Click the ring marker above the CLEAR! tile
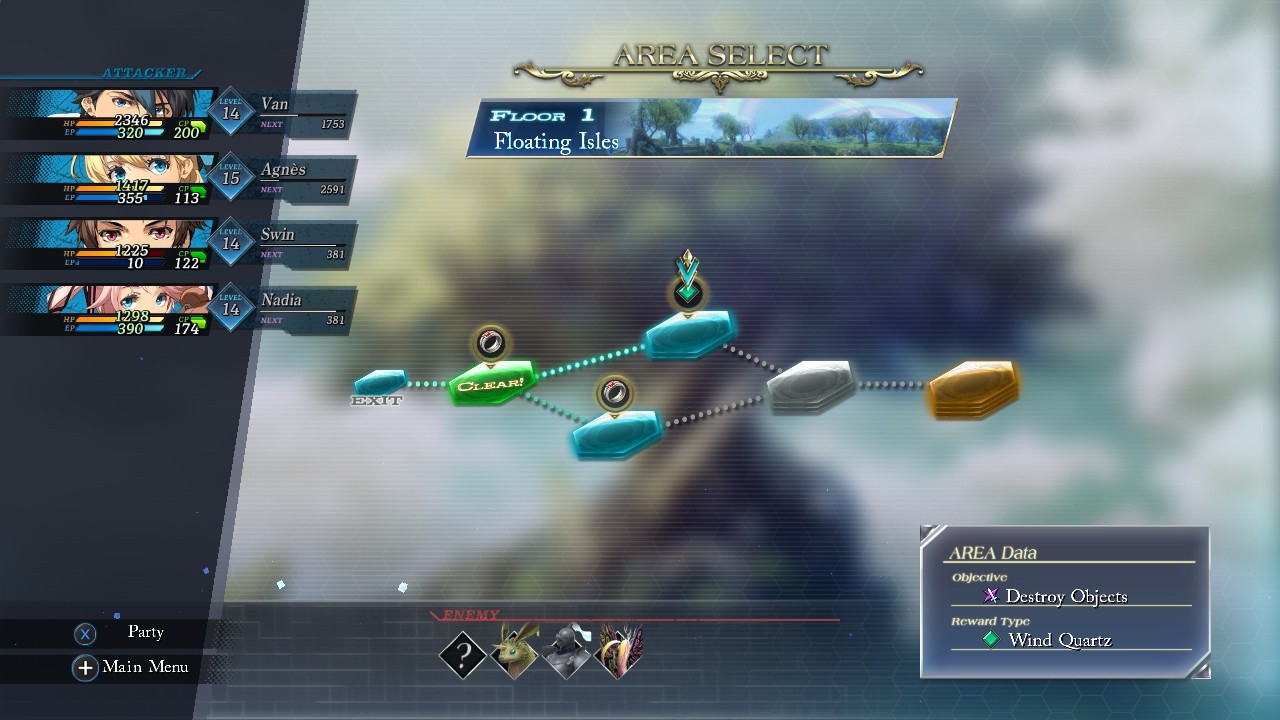The width and height of the screenshot is (1280, 720). (490, 344)
